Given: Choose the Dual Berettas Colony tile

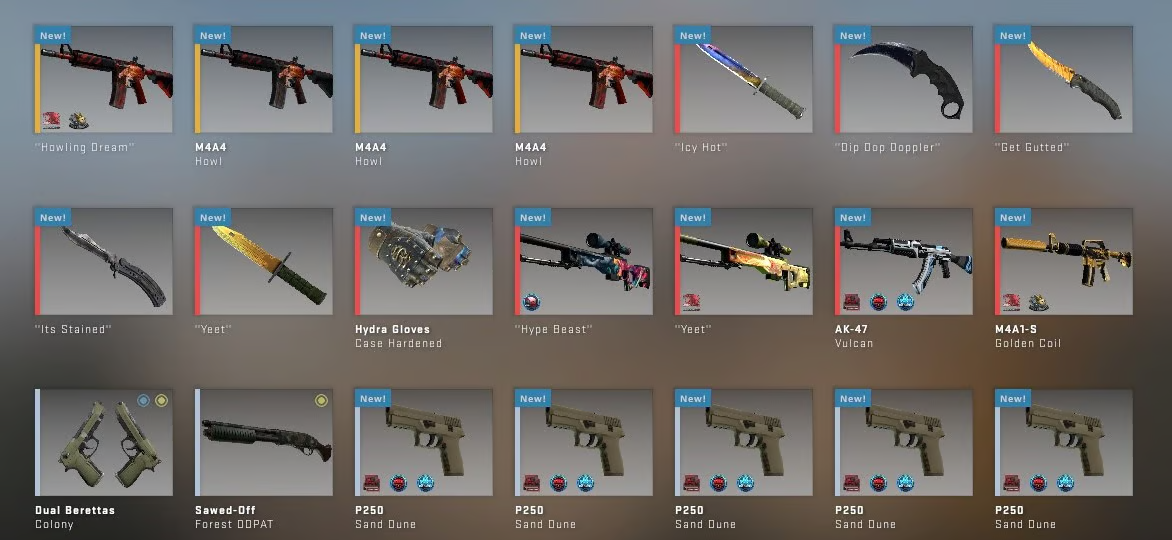Looking at the screenshot, I should (104, 443).
